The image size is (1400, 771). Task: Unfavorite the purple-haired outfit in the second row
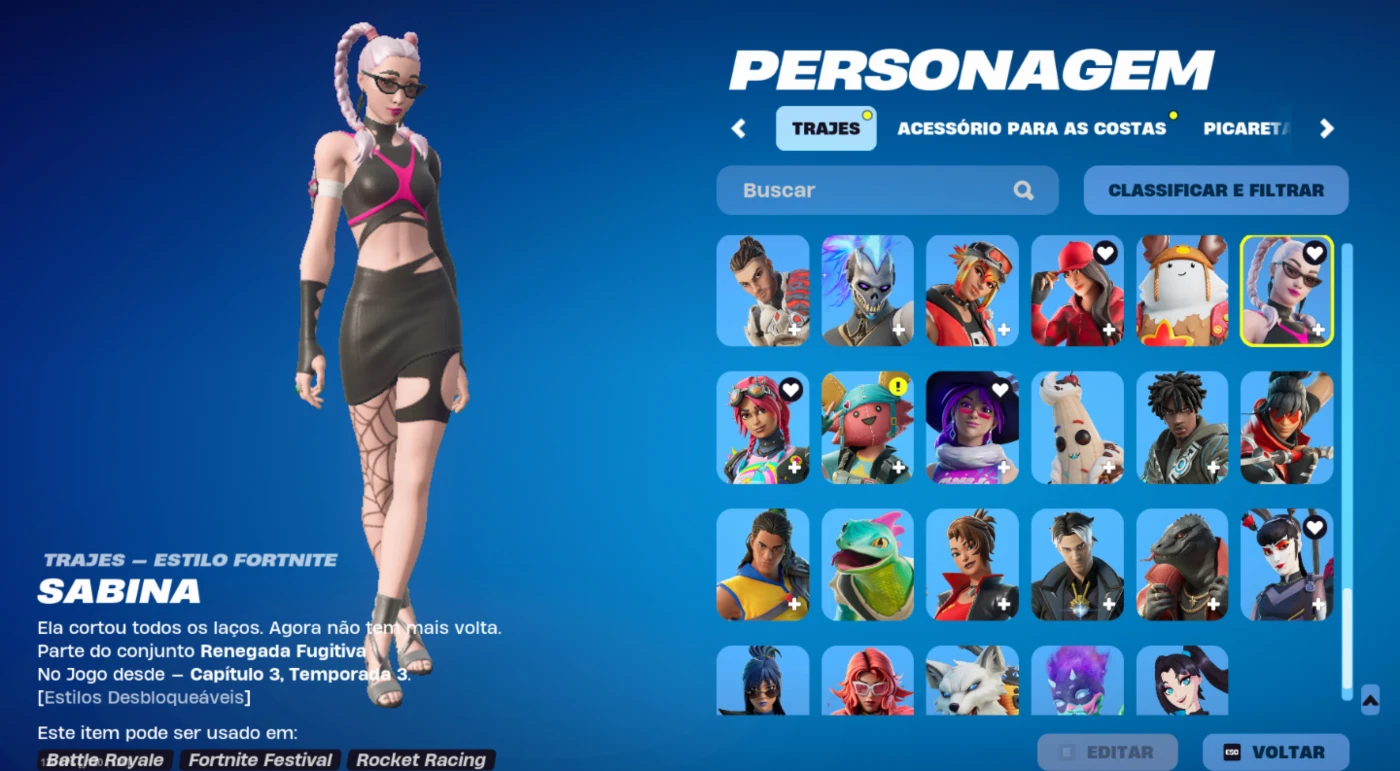1001,390
